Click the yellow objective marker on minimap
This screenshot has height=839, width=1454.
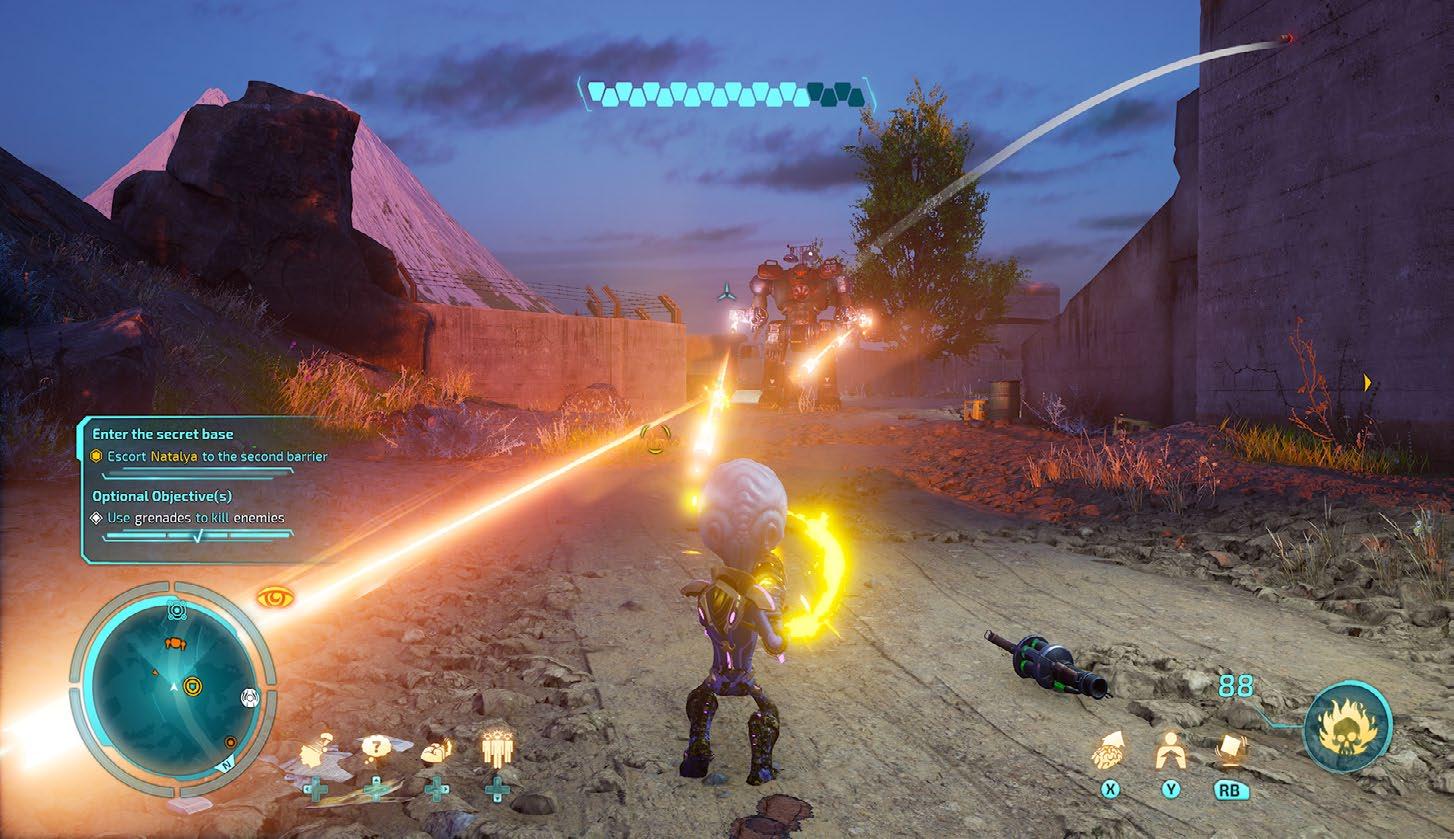click(192, 685)
